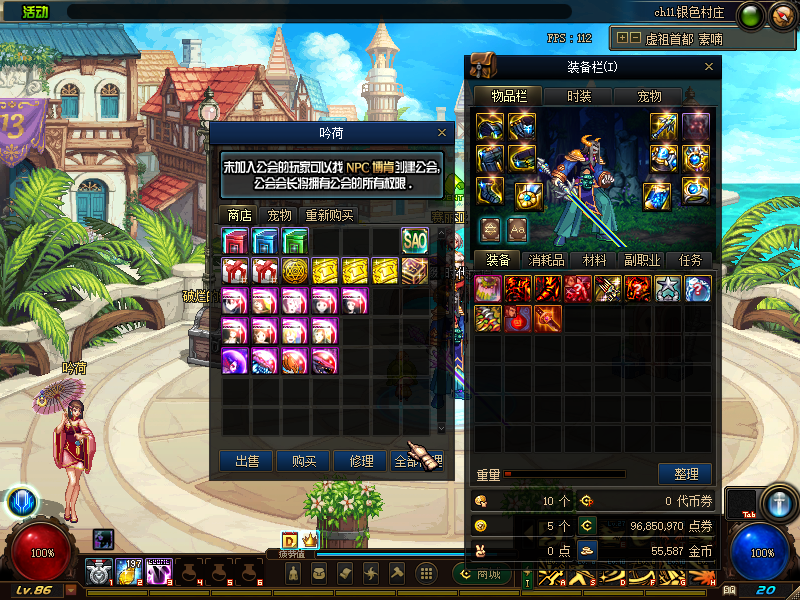Click the 购买 buy button
This screenshot has height=600, width=800.
click(304, 461)
